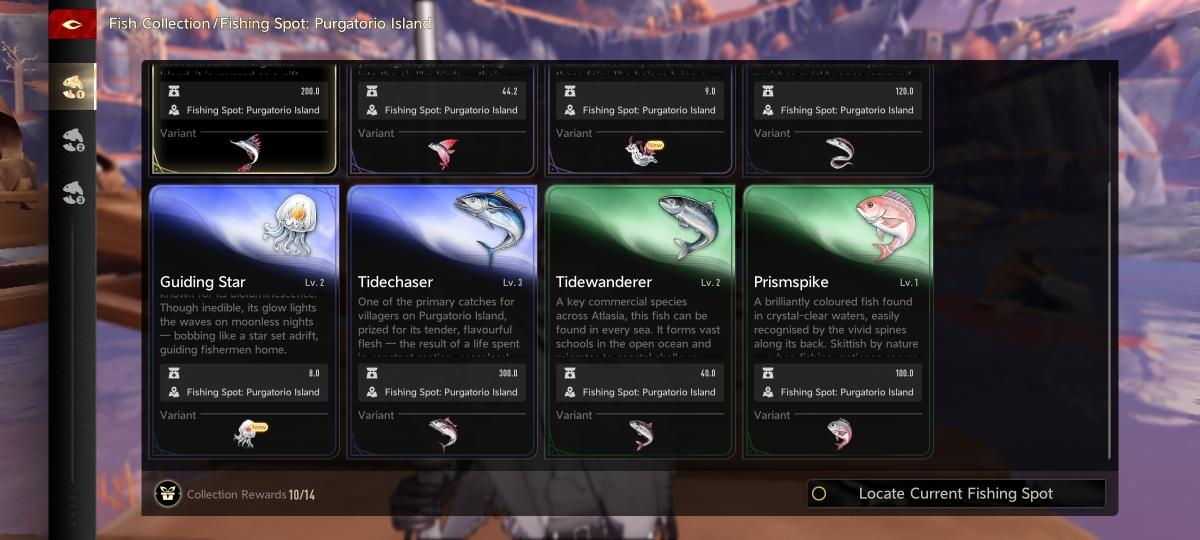Open the Tidewanderer fish card

(640, 320)
